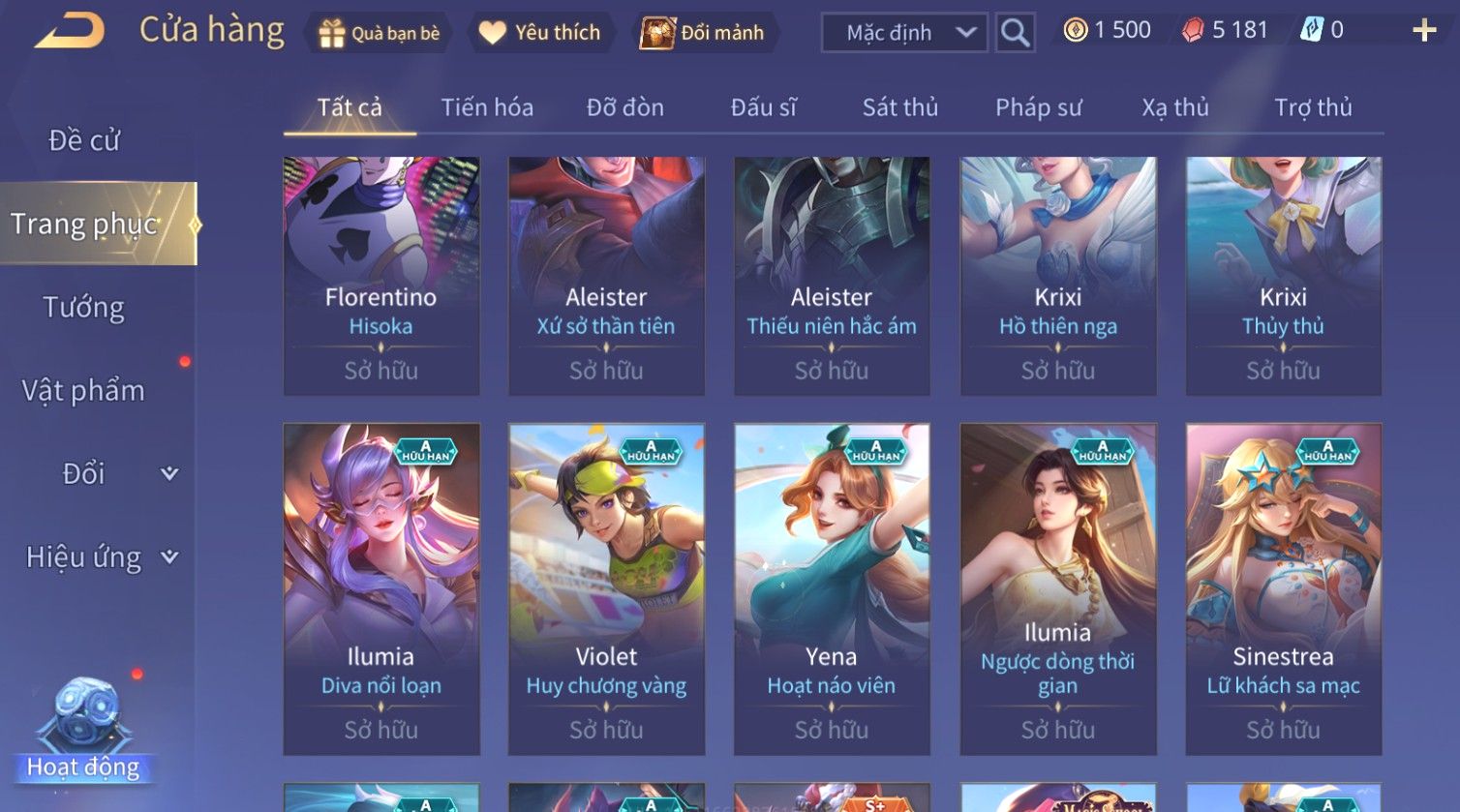
Task: Choose the Violet Huy chương vàng skin
Action: 606,588
